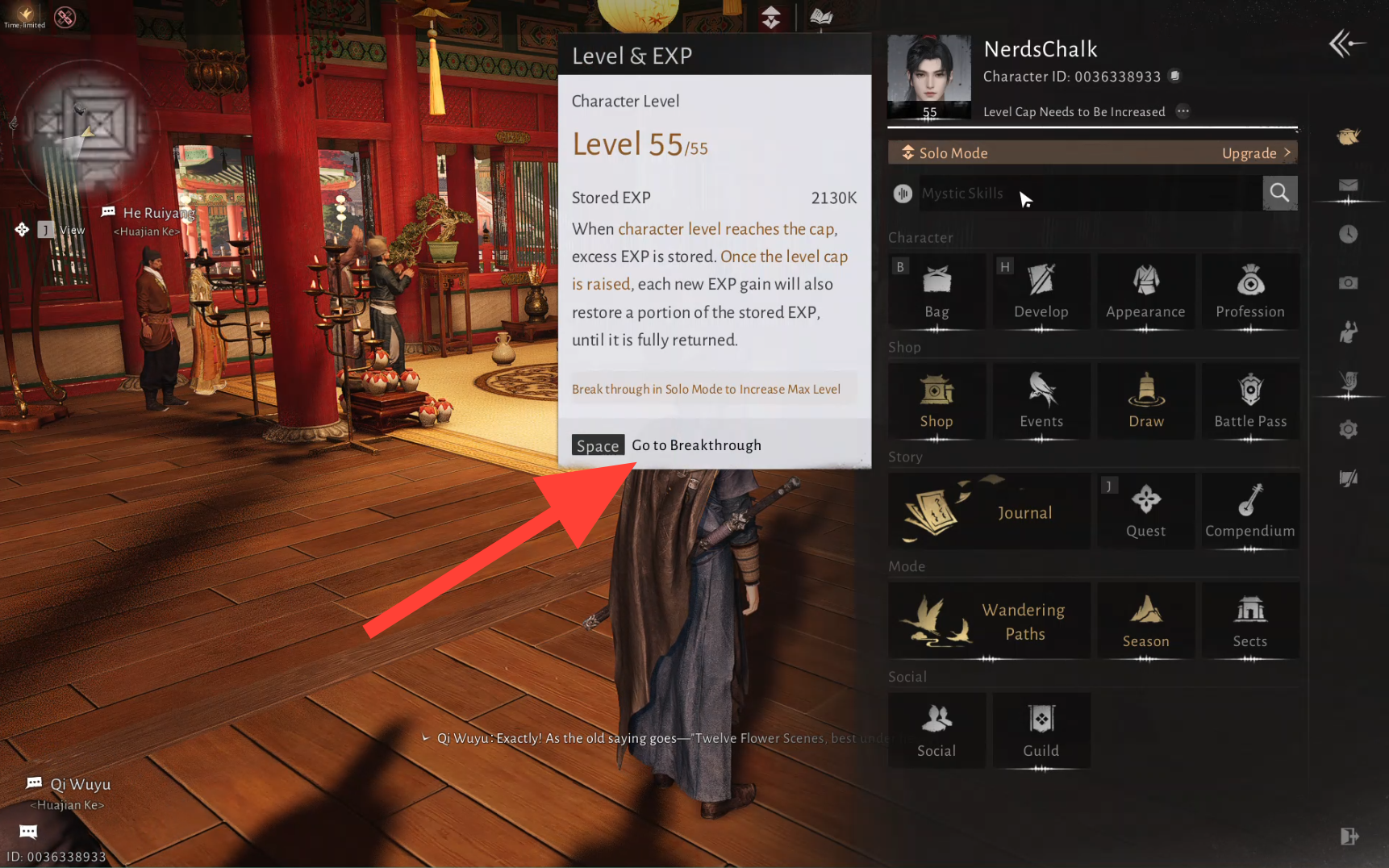Open the Bag menu
Image resolution: width=1389 pixels, height=868 pixels.
click(936, 291)
